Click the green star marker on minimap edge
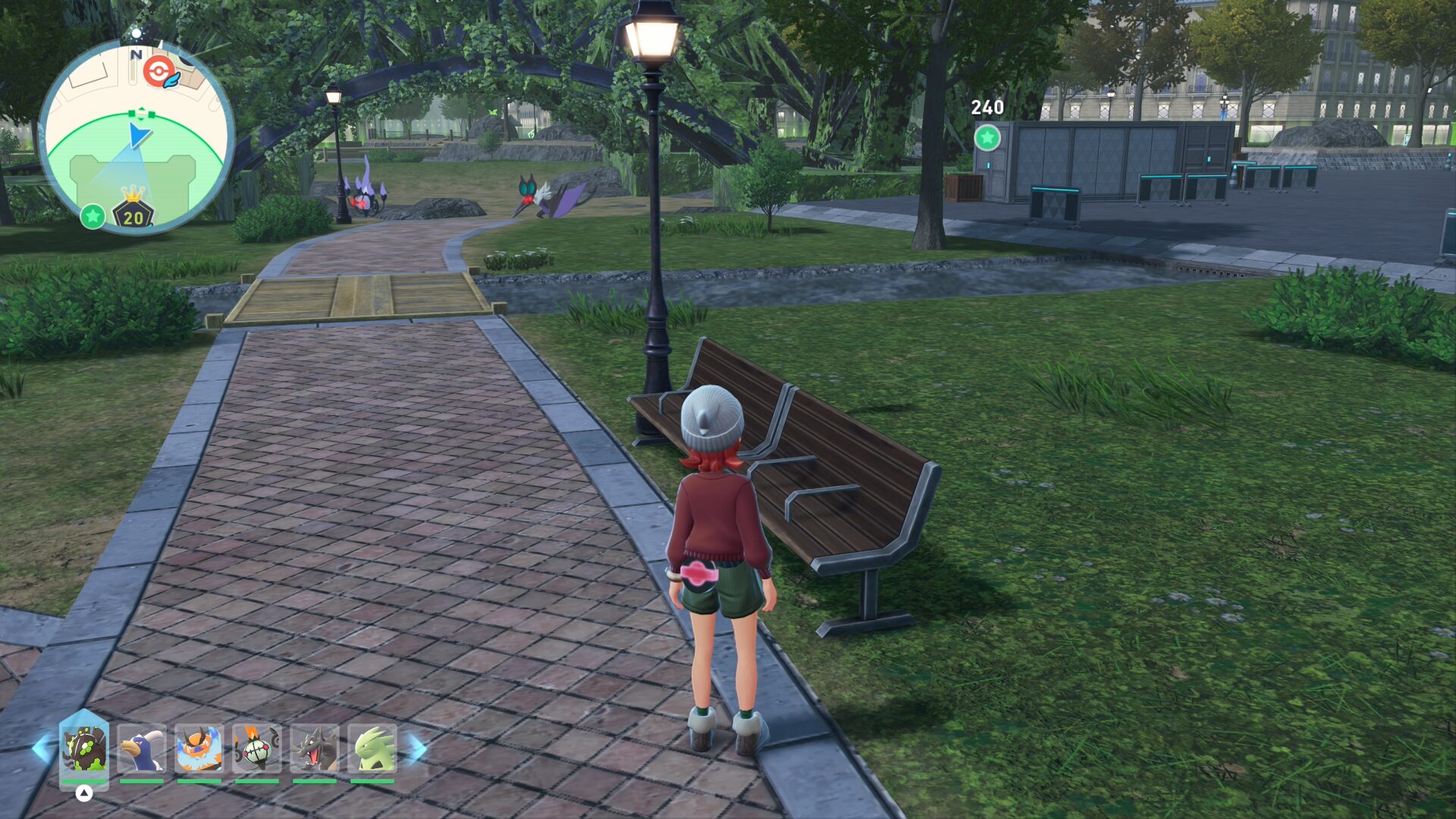1456x819 pixels. tap(93, 216)
